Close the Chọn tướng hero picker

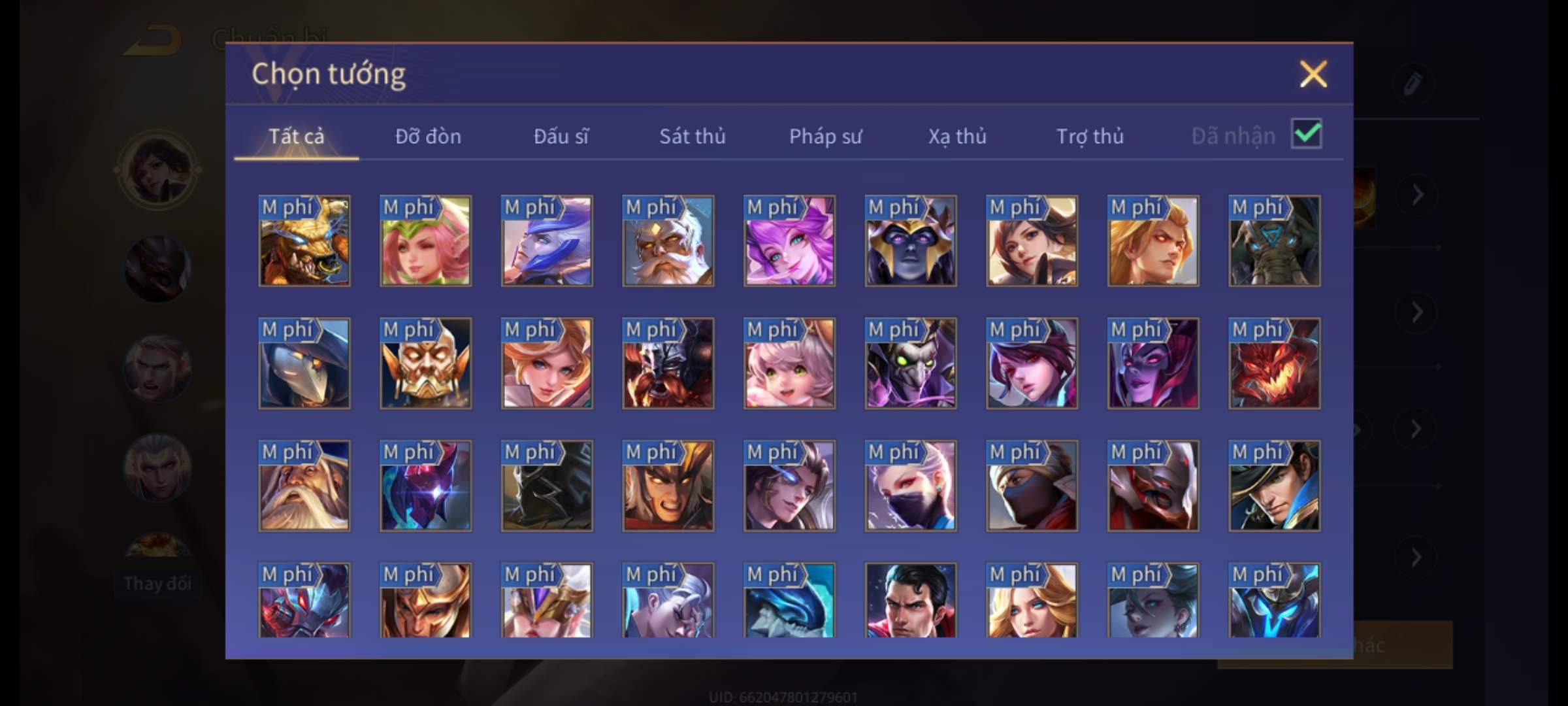[x=1313, y=74]
